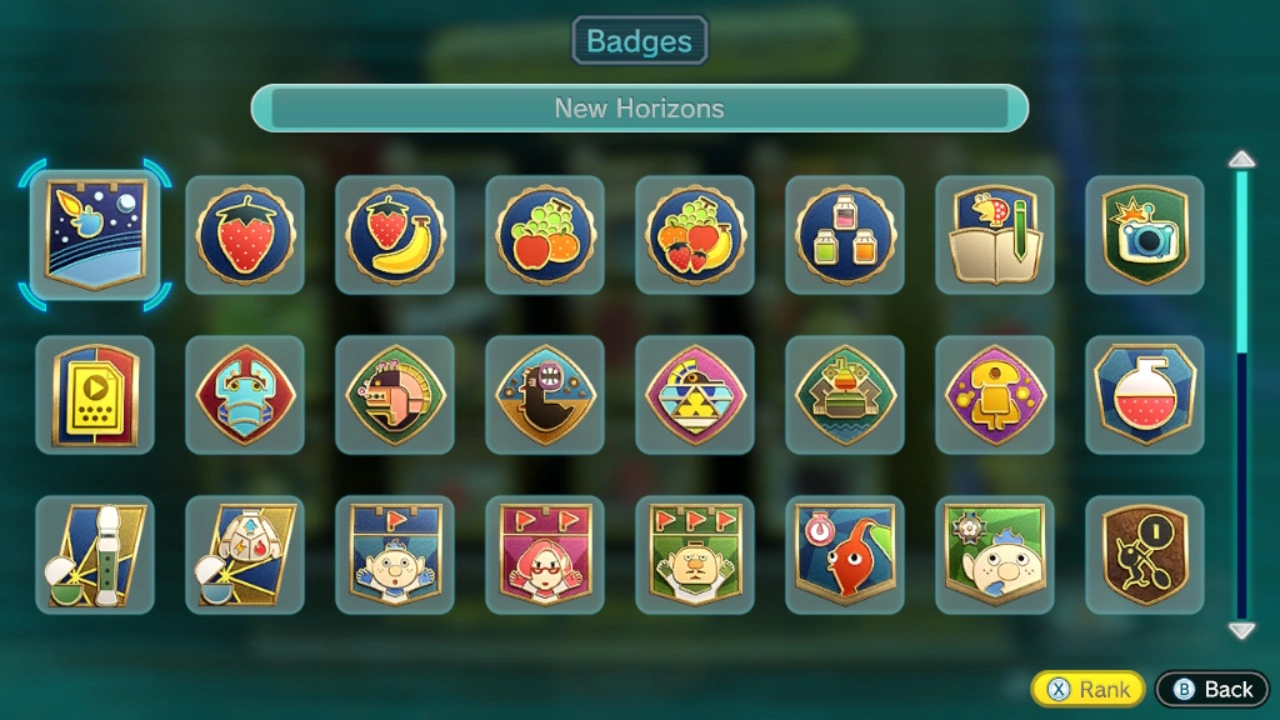Select the pink-haired character badge
Viewport: 1280px width, 720px height.
pos(545,555)
